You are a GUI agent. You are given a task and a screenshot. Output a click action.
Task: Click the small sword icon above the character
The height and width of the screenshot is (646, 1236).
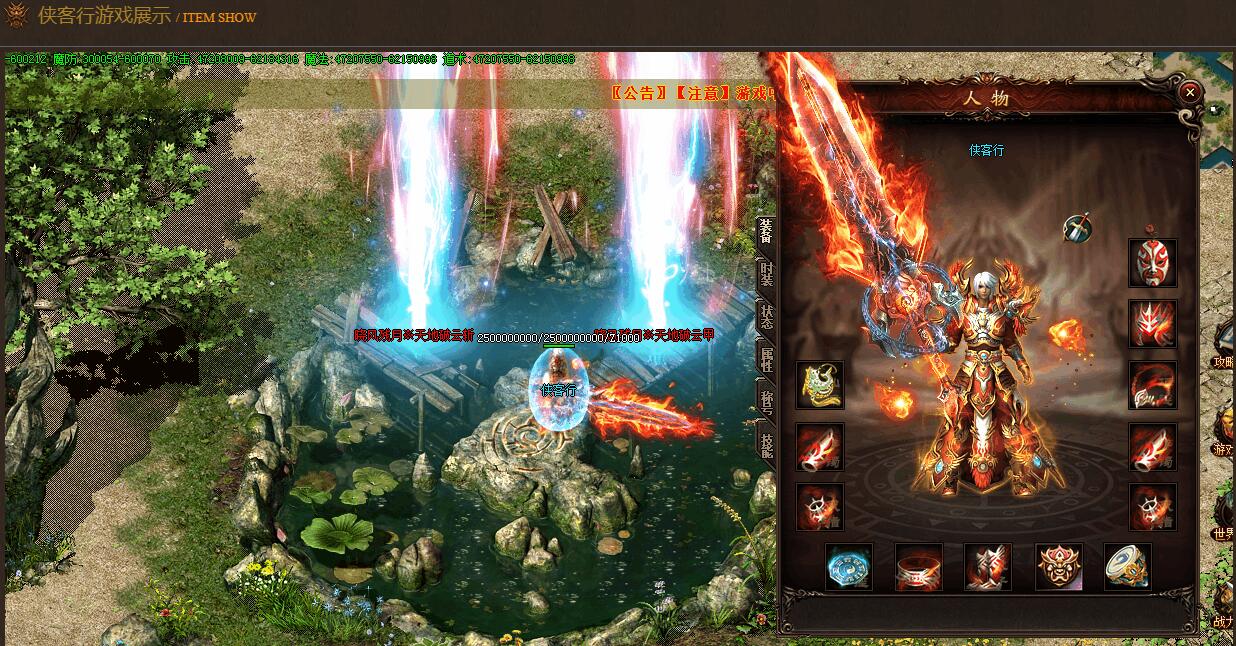[1077, 228]
